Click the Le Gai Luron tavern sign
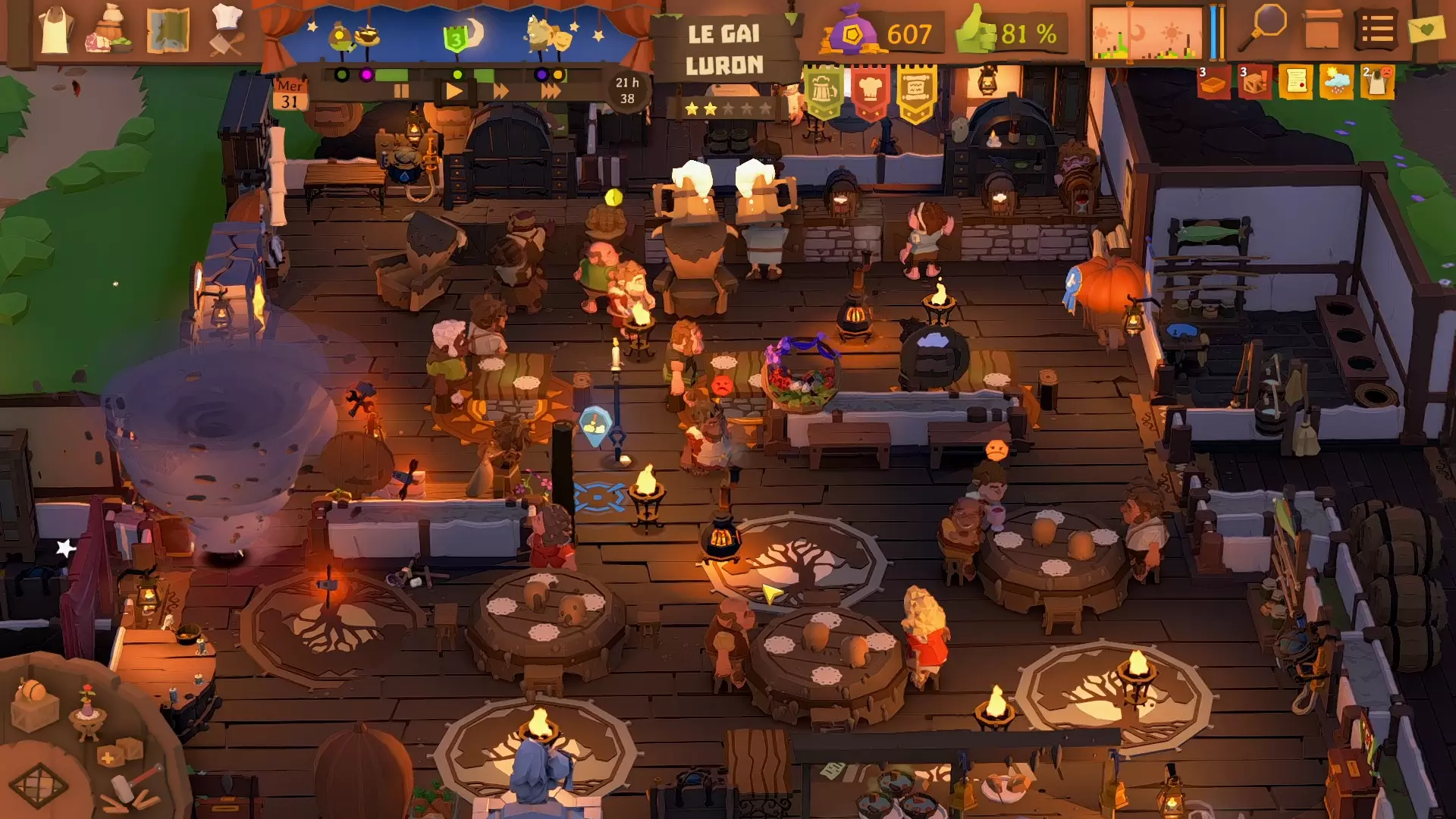The height and width of the screenshot is (819, 1456). tap(723, 49)
